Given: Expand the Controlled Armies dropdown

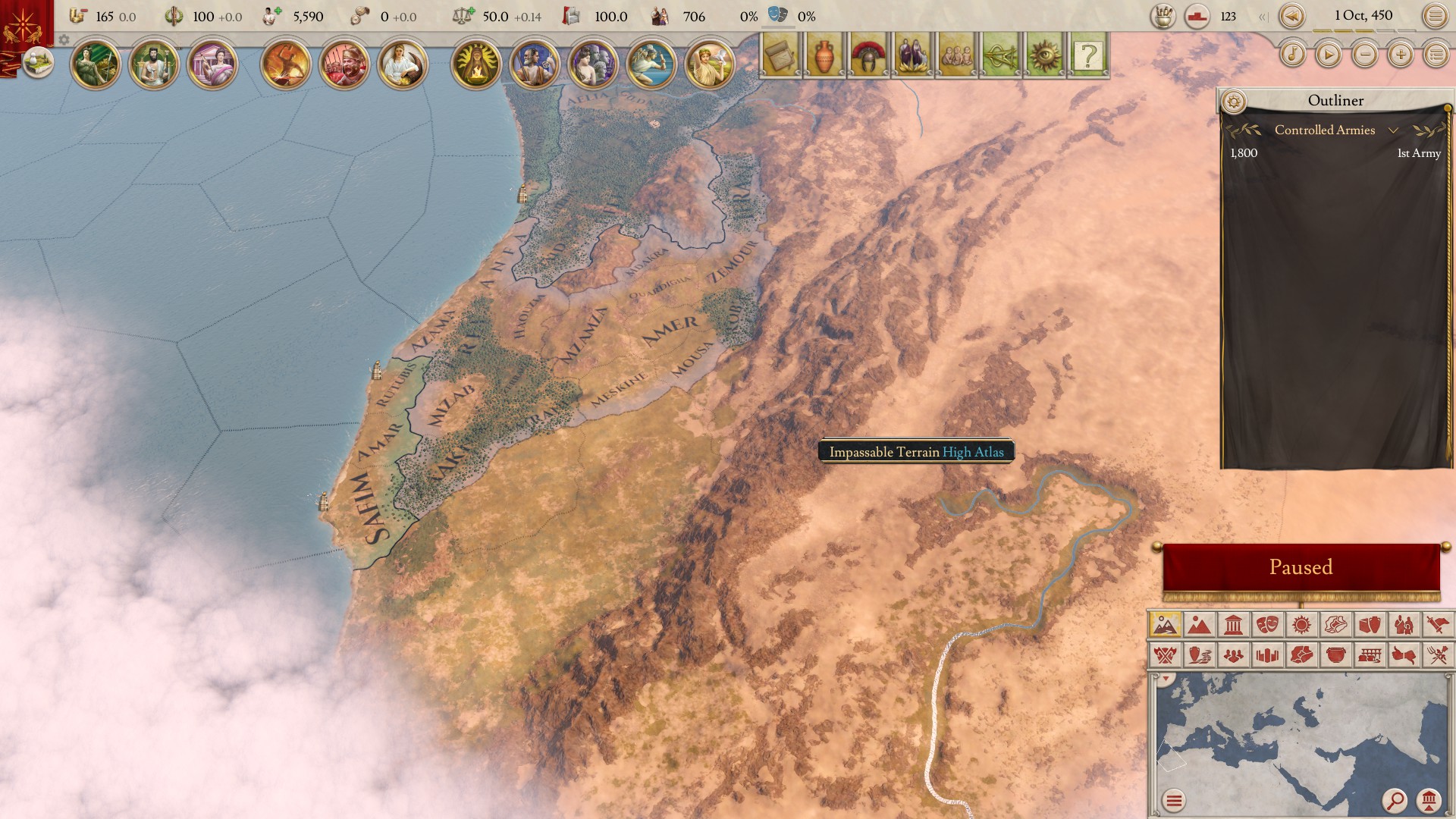Looking at the screenshot, I should 1394,130.
